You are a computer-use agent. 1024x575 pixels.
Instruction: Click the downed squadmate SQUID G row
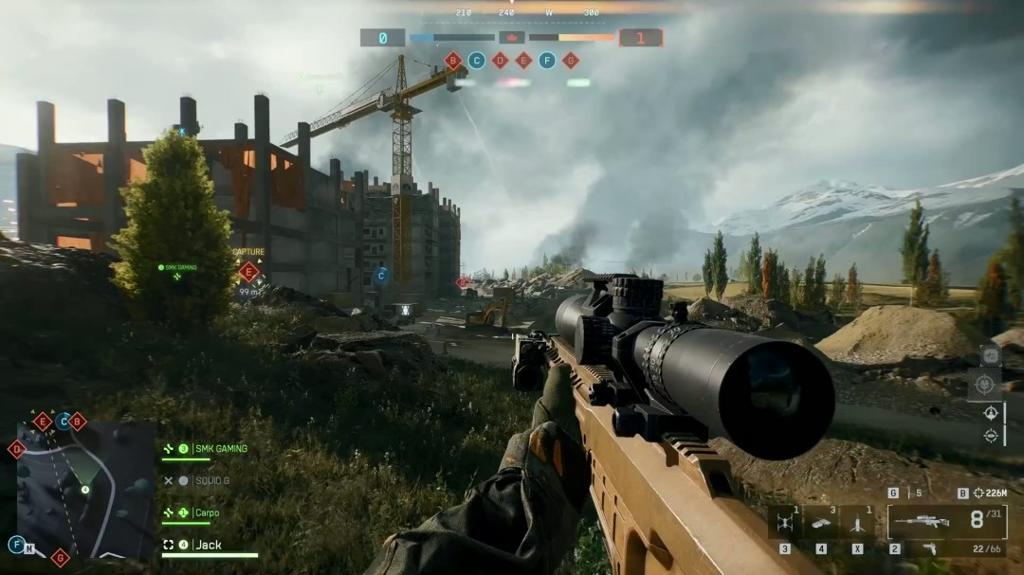coord(211,481)
